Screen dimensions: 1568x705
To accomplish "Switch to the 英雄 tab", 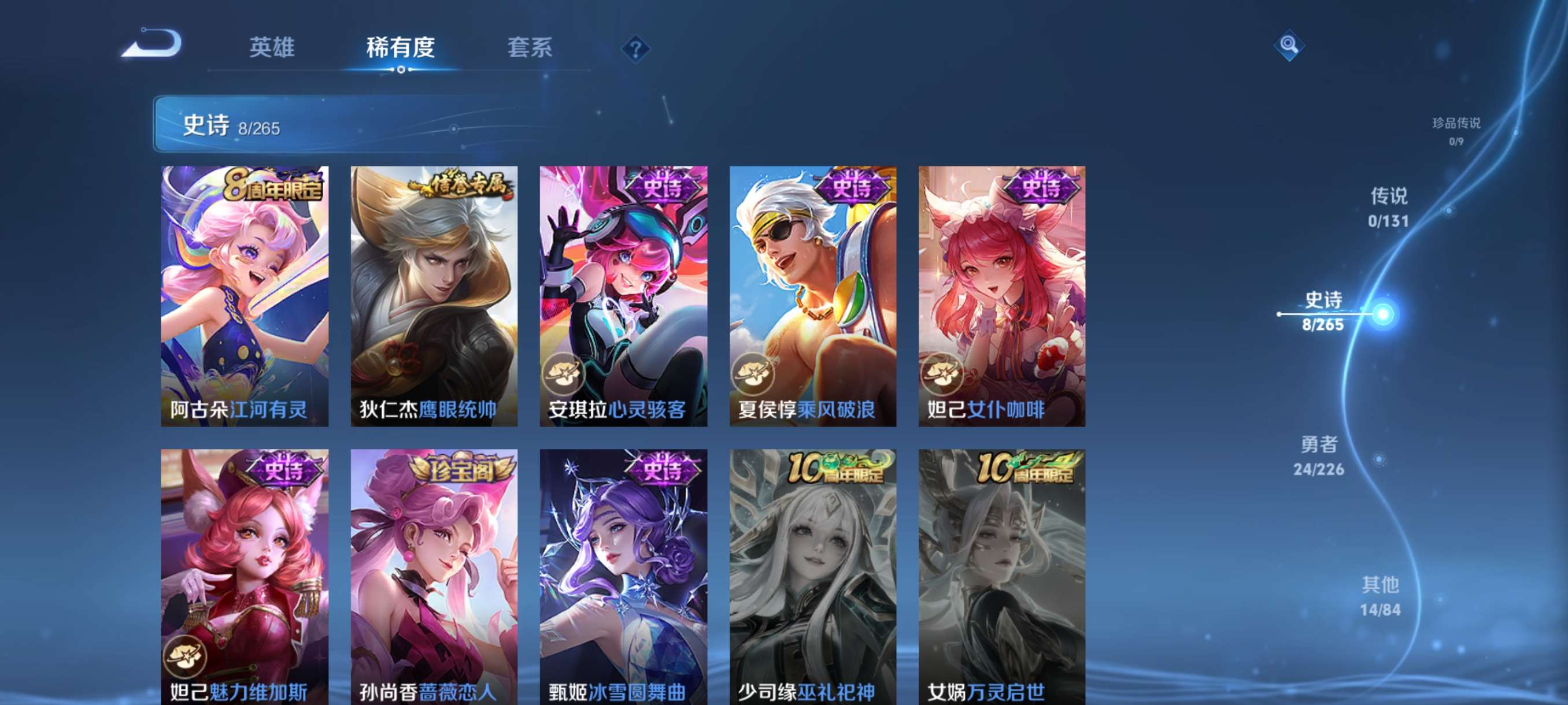I will coord(272,49).
